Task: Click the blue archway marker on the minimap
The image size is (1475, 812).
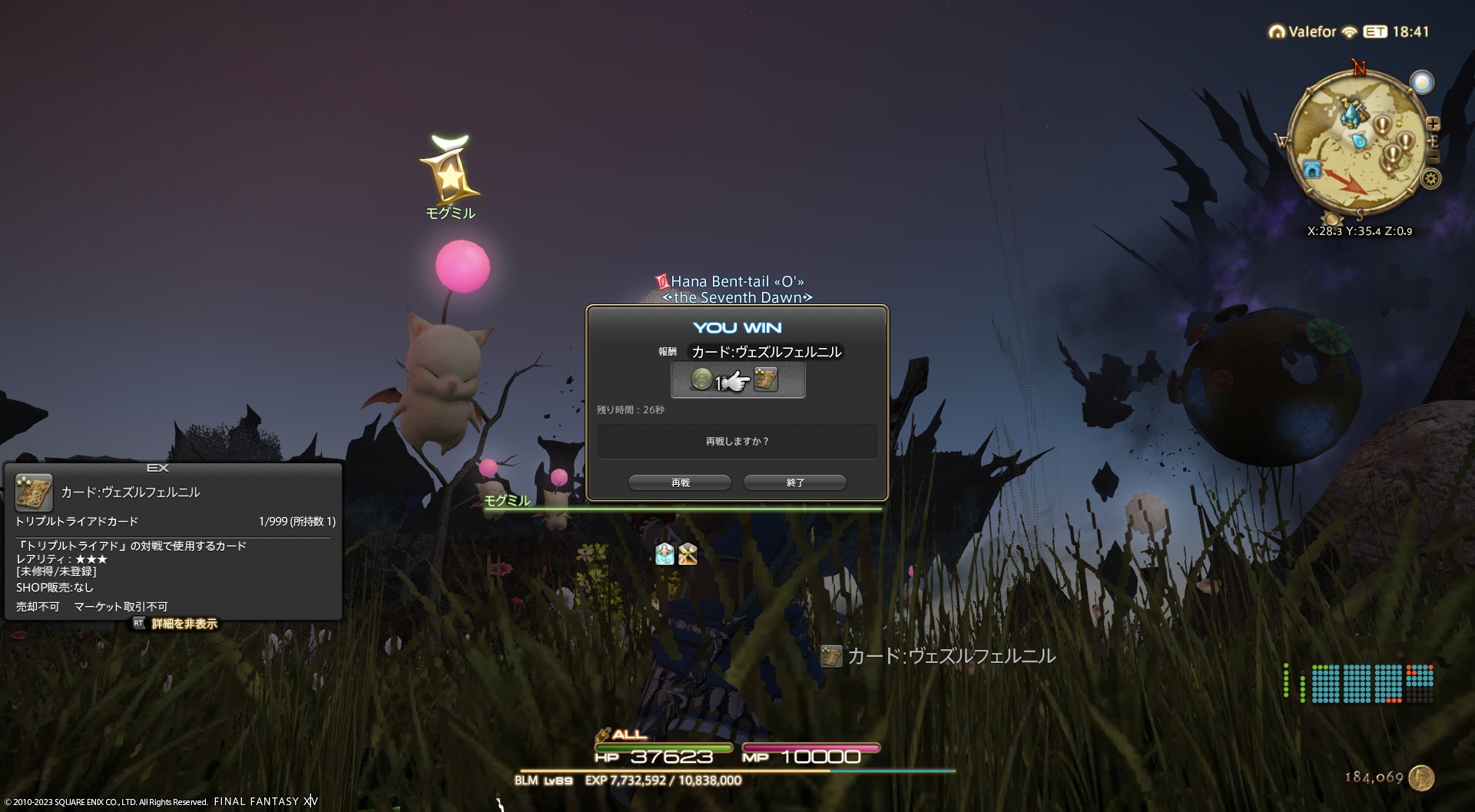Action: point(1312,169)
